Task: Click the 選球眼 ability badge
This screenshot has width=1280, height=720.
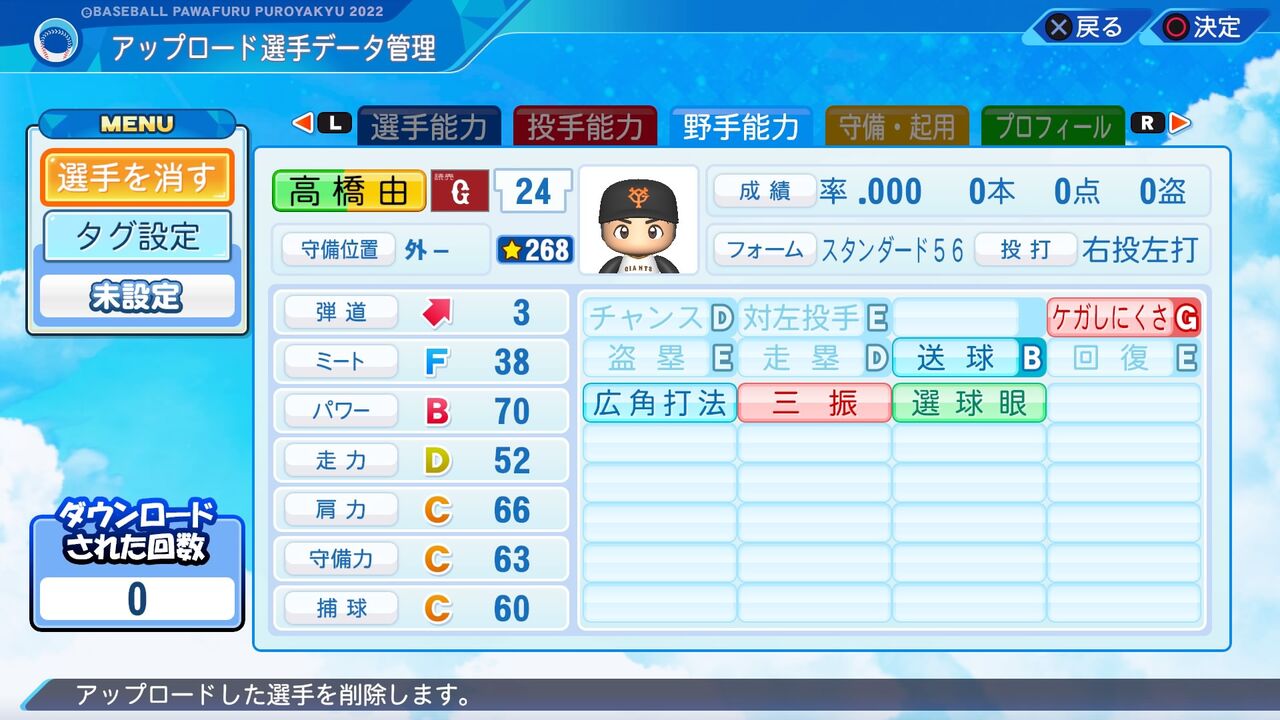Action: pyautogui.click(x=968, y=402)
